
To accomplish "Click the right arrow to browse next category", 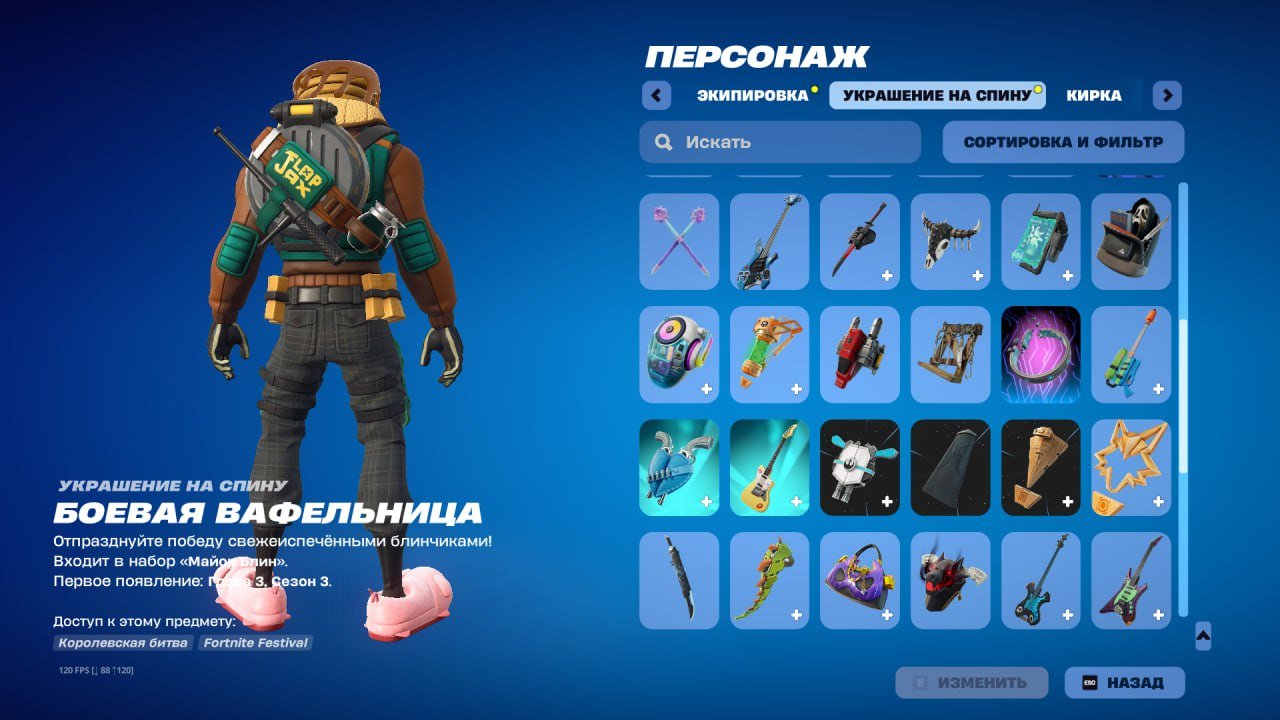I will (1166, 95).
